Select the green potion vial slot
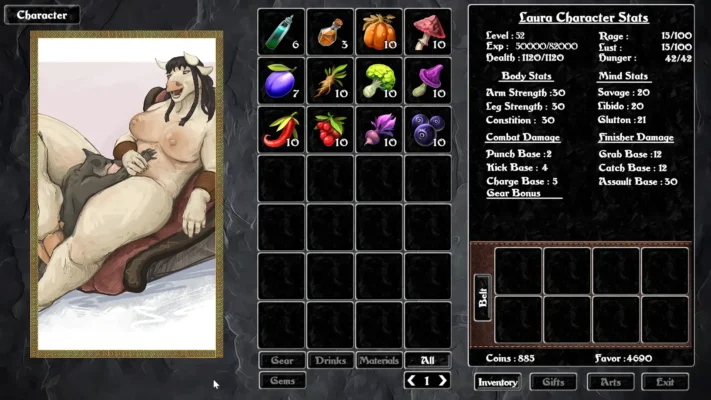Viewport: 711px width, 400px height. pyautogui.click(x=281, y=32)
